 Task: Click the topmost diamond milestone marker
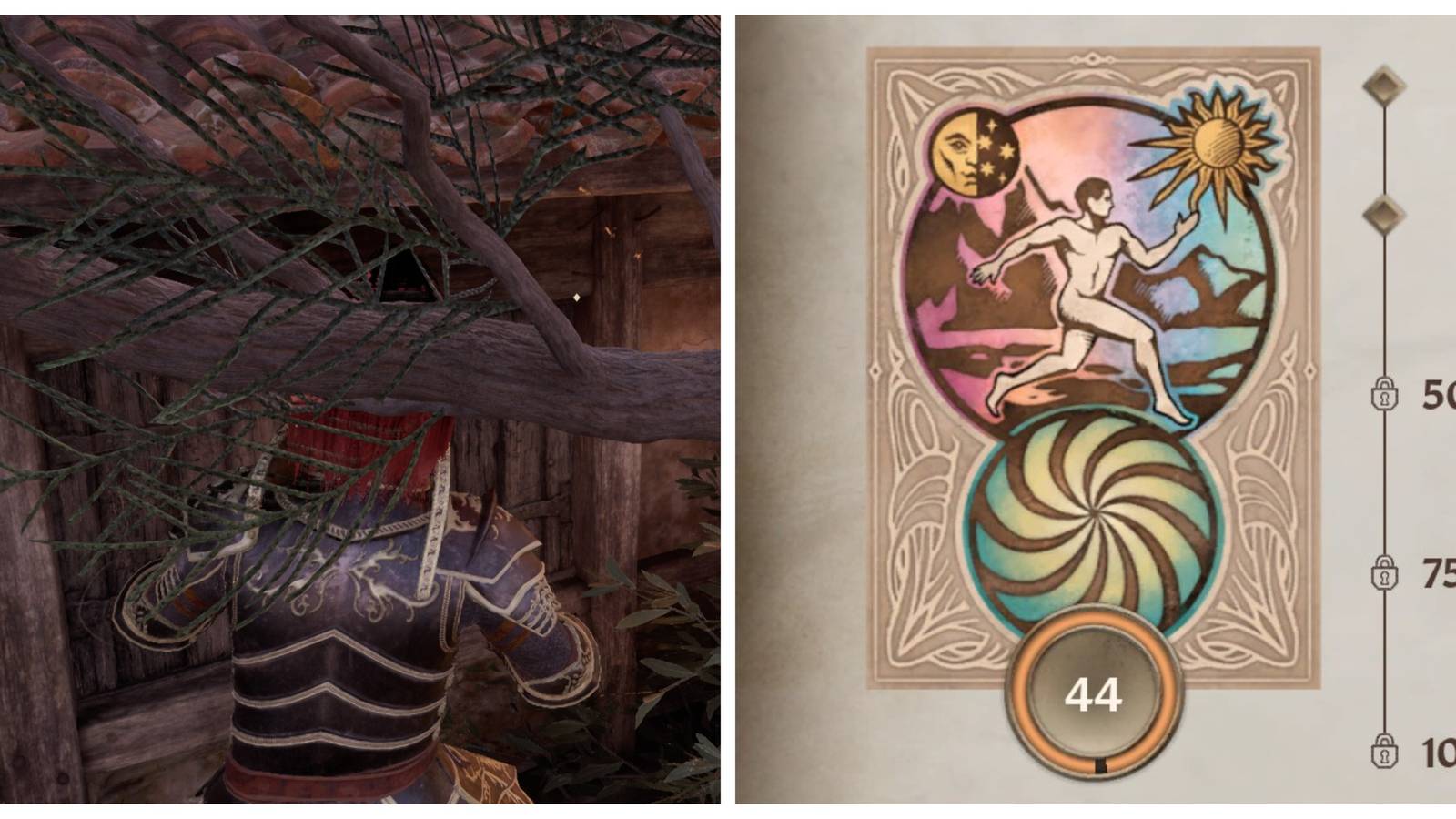pos(1386,86)
